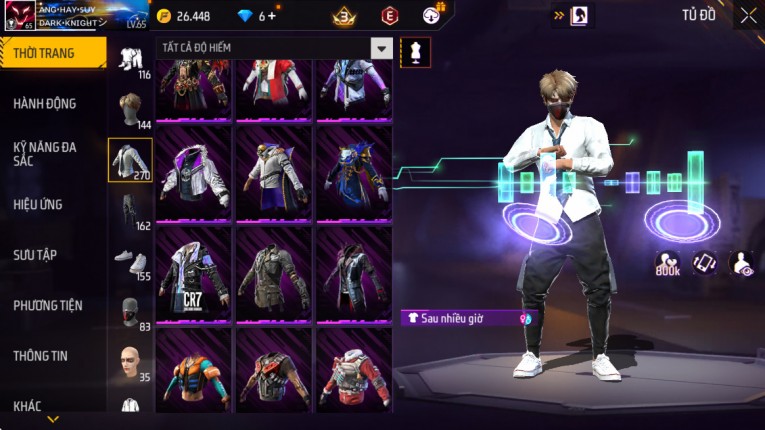Select the red and white armored top
This screenshot has height=430, width=765.
click(x=354, y=370)
